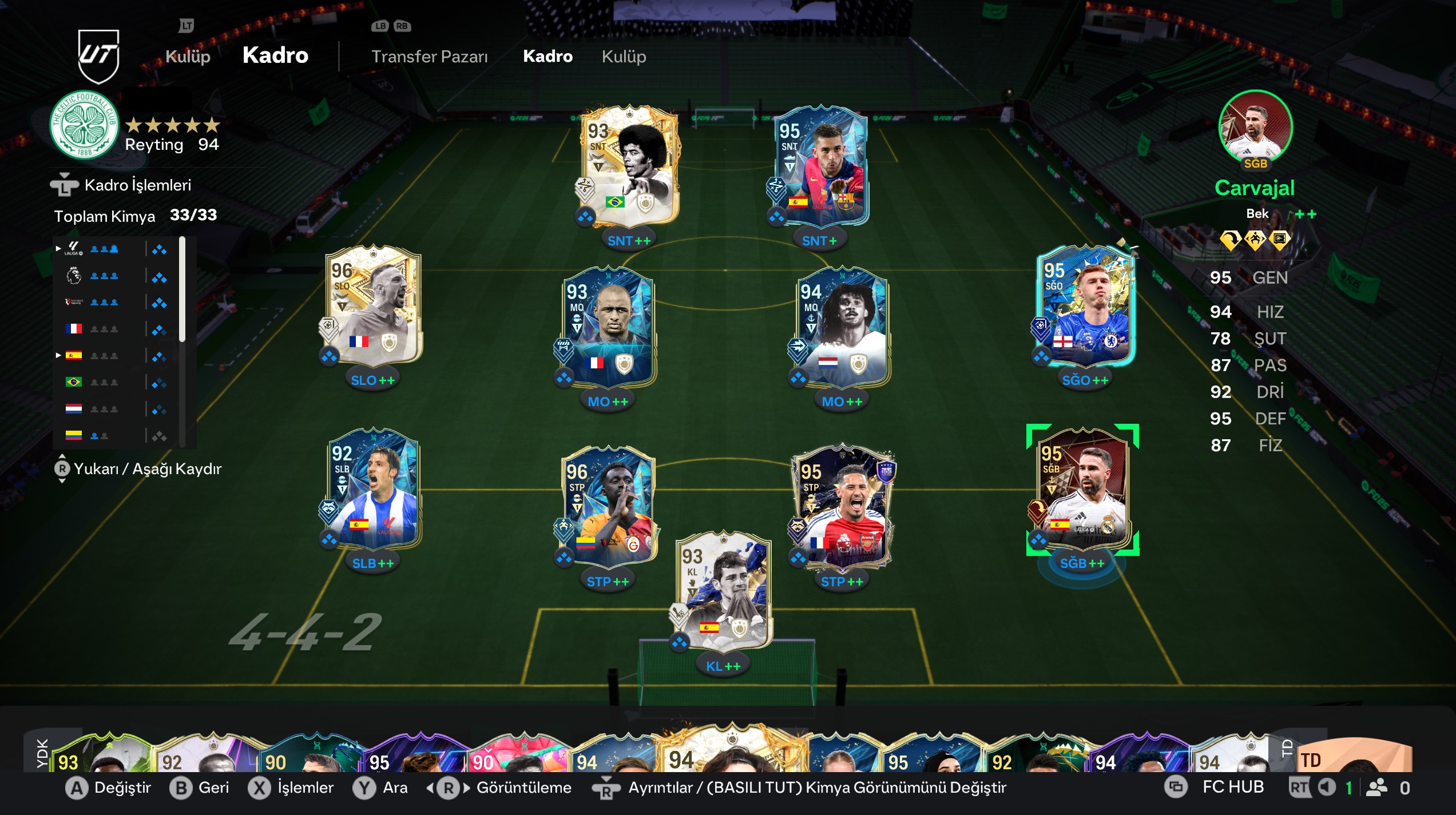The image size is (1456, 815).
Task: Select the Premier League chemistry row
Action: click(x=114, y=276)
